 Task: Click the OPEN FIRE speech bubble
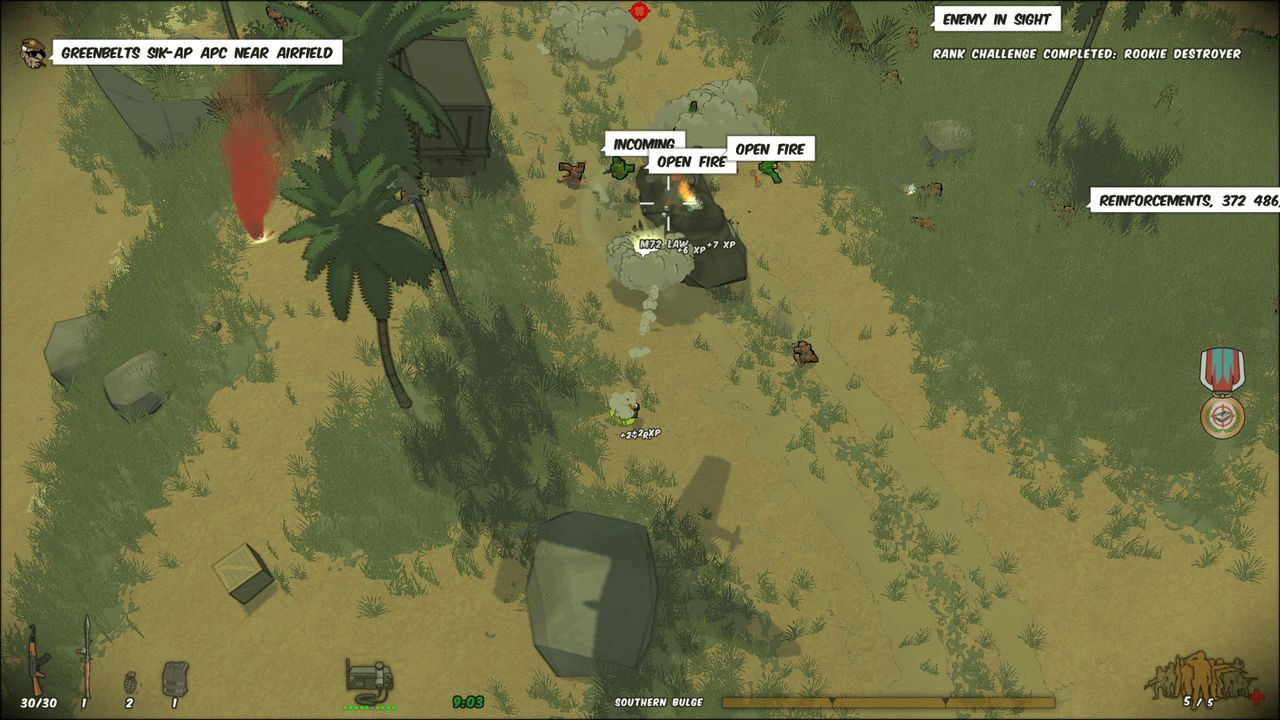772,148
